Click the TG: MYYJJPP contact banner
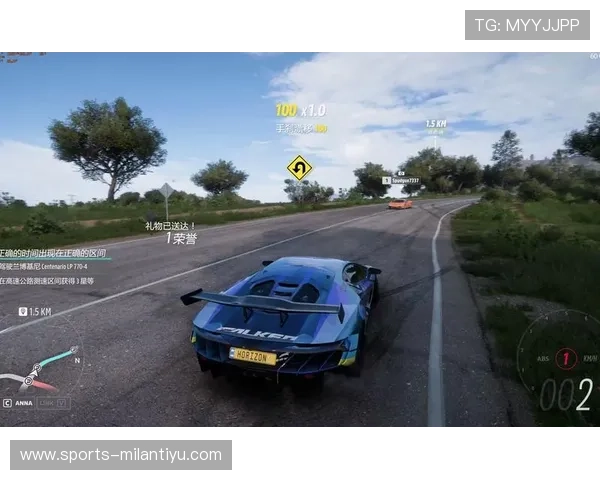 (x=527, y=24)
